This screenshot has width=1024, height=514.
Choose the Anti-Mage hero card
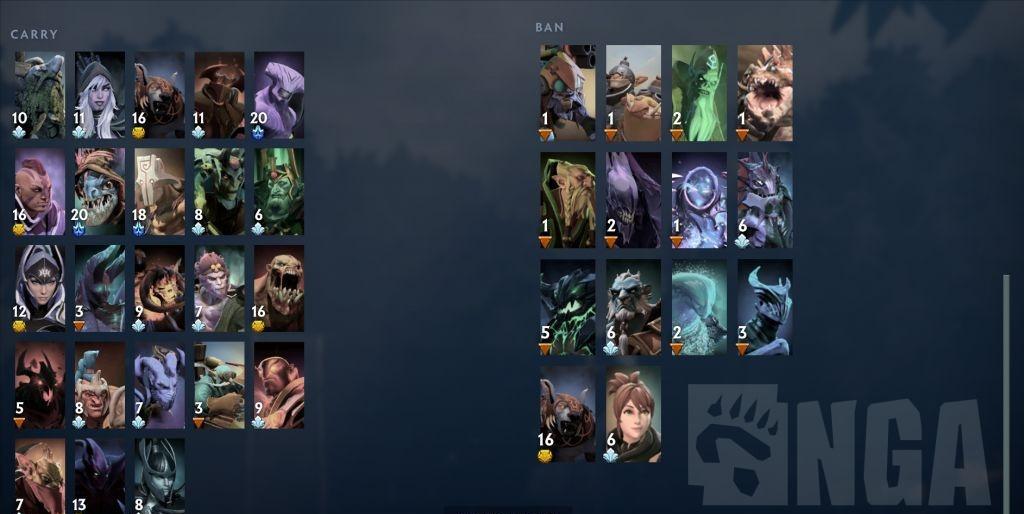point(39,191)
